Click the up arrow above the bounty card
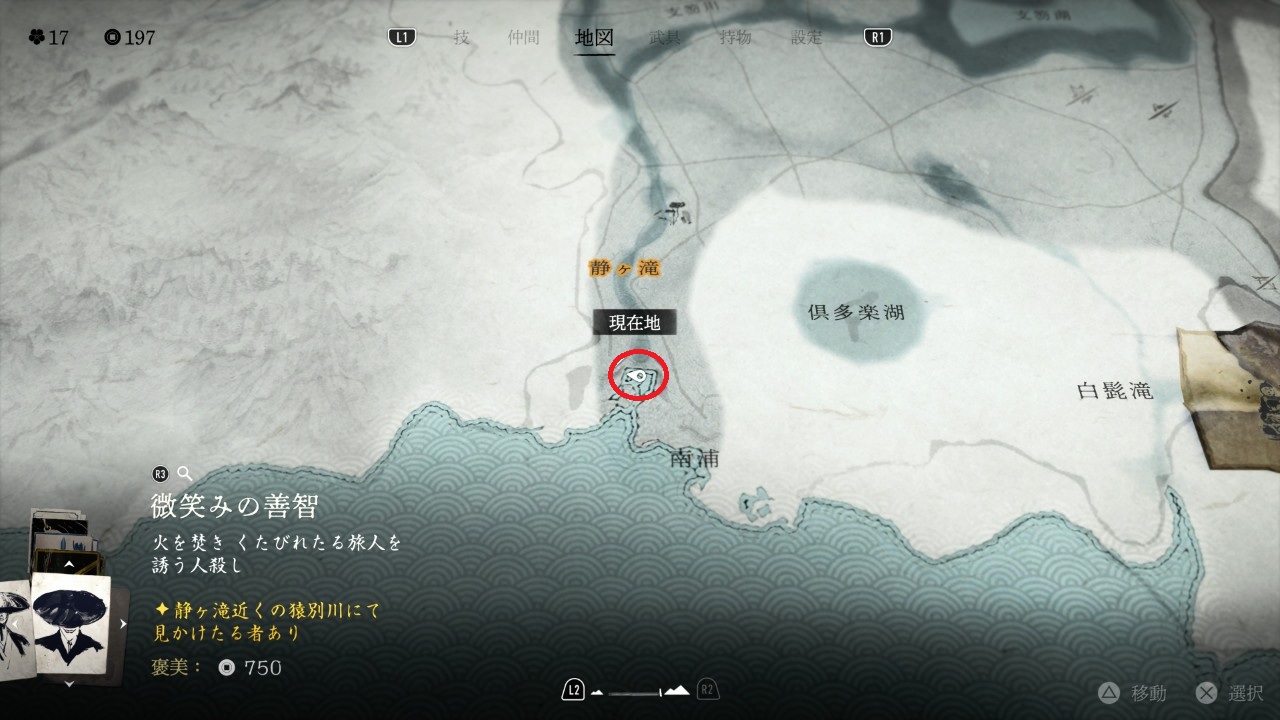Viewport: 1280px width, 720px height. point(69,565)
